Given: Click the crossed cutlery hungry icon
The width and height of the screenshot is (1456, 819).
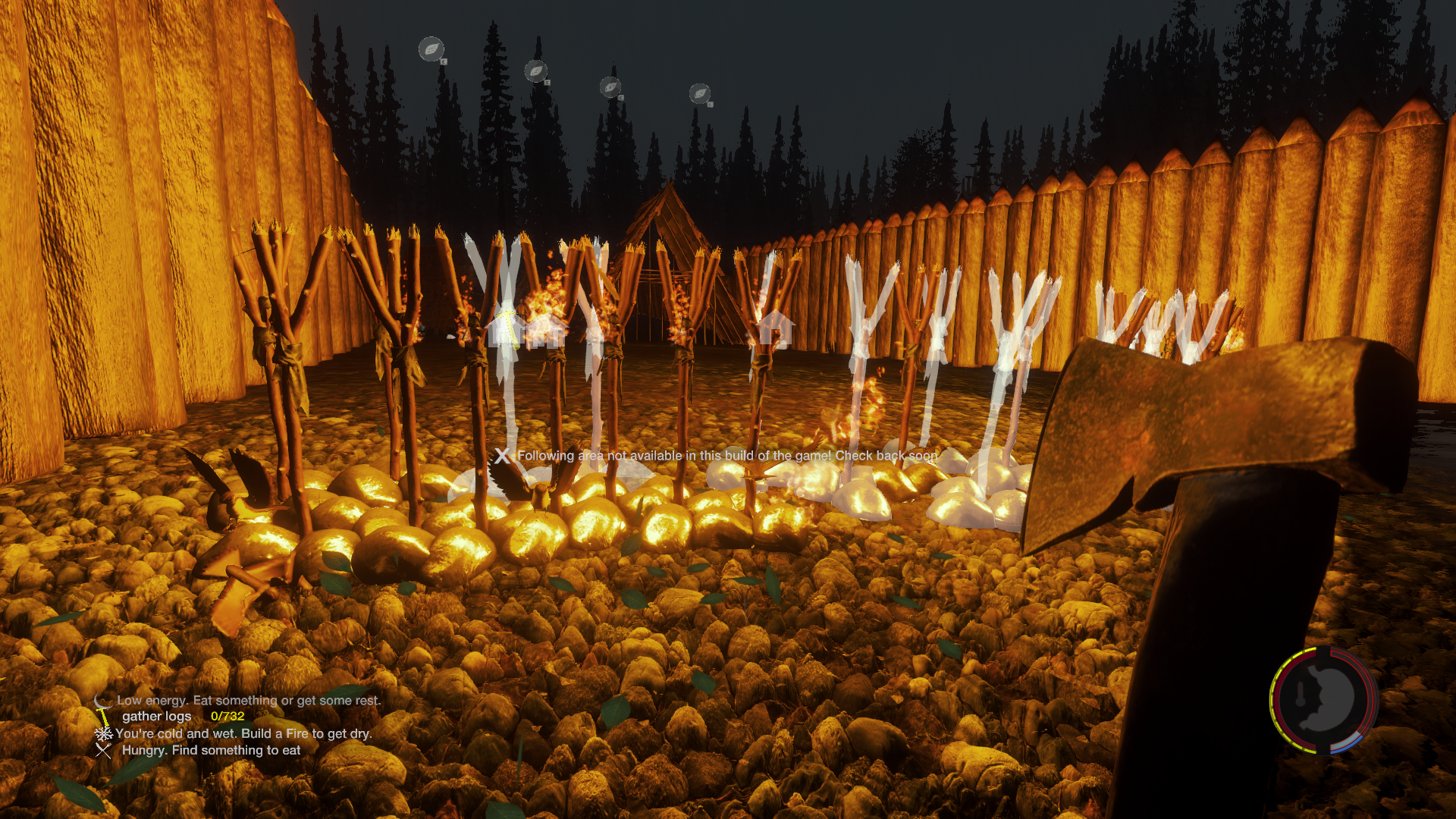Looking at the screenshot, I should point(103,751).
